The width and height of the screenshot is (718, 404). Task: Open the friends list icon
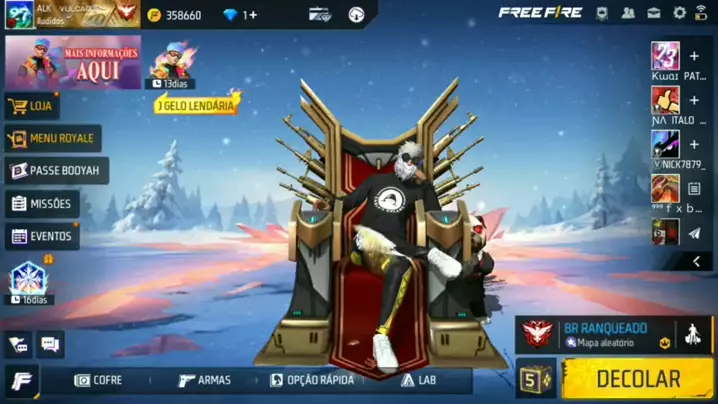pos(628,13)
